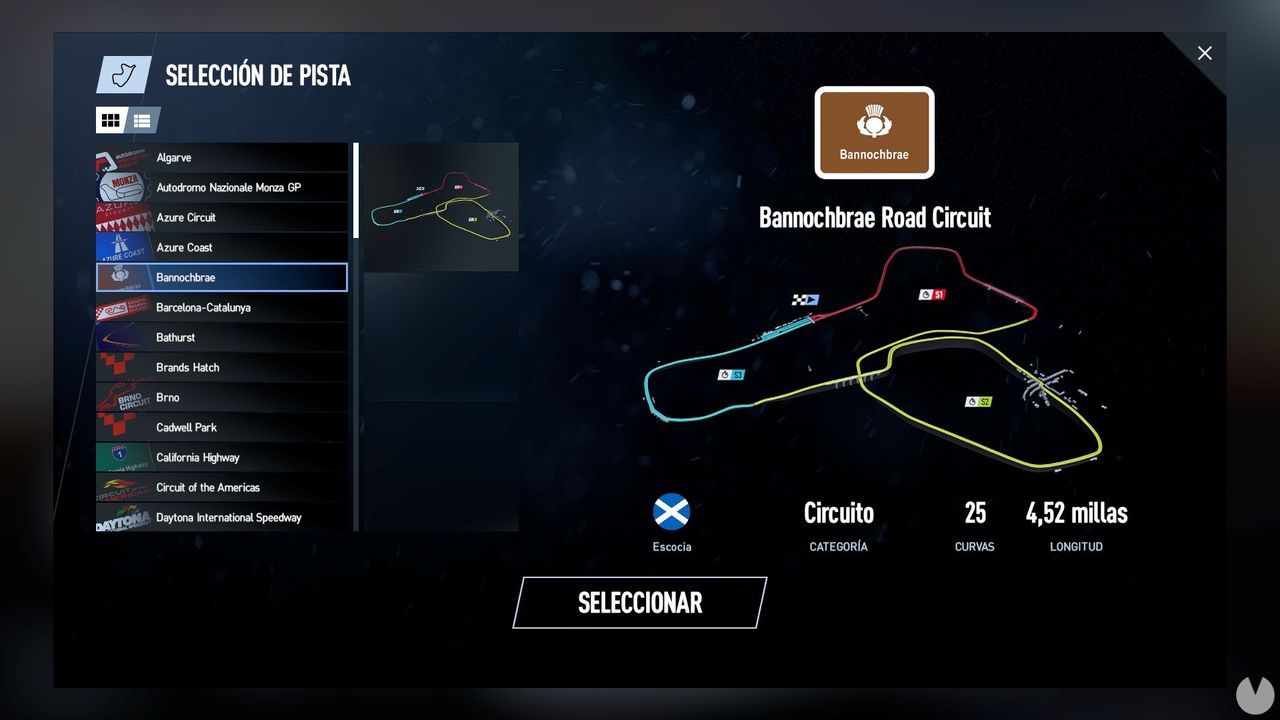This screenshot has width=1280, height=720.
Task: Click the S3 sector marker on the map
Action: pos(733,373)
